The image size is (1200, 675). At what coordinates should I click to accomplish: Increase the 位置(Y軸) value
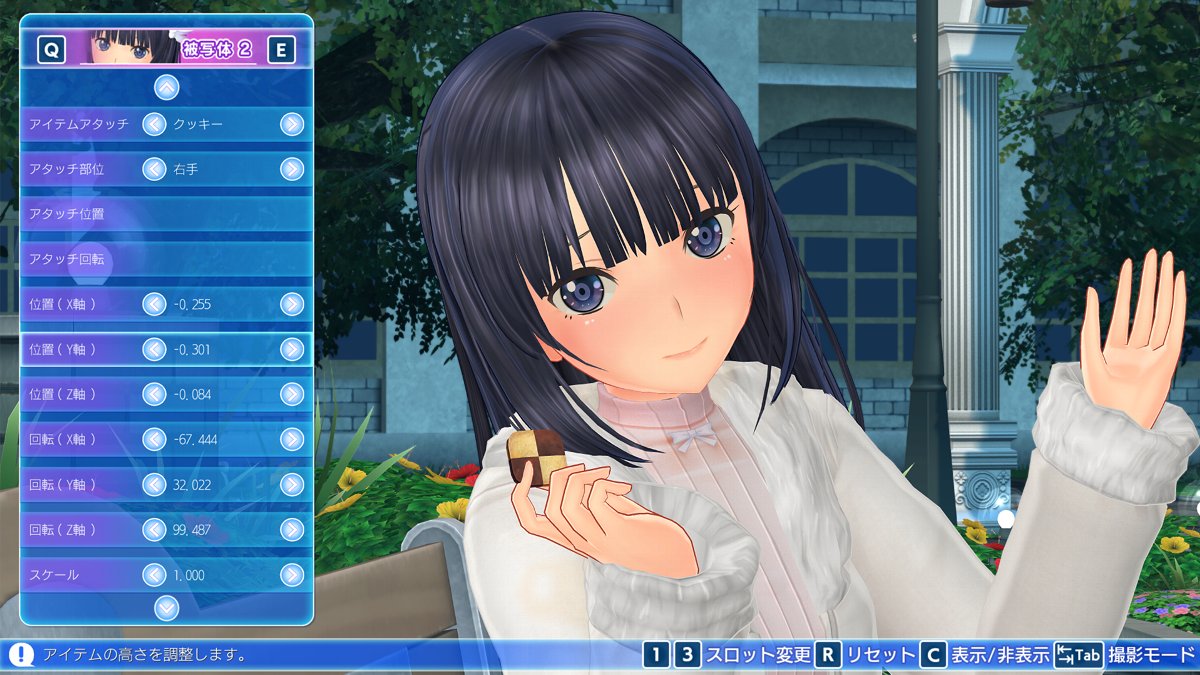coord(291,349)
